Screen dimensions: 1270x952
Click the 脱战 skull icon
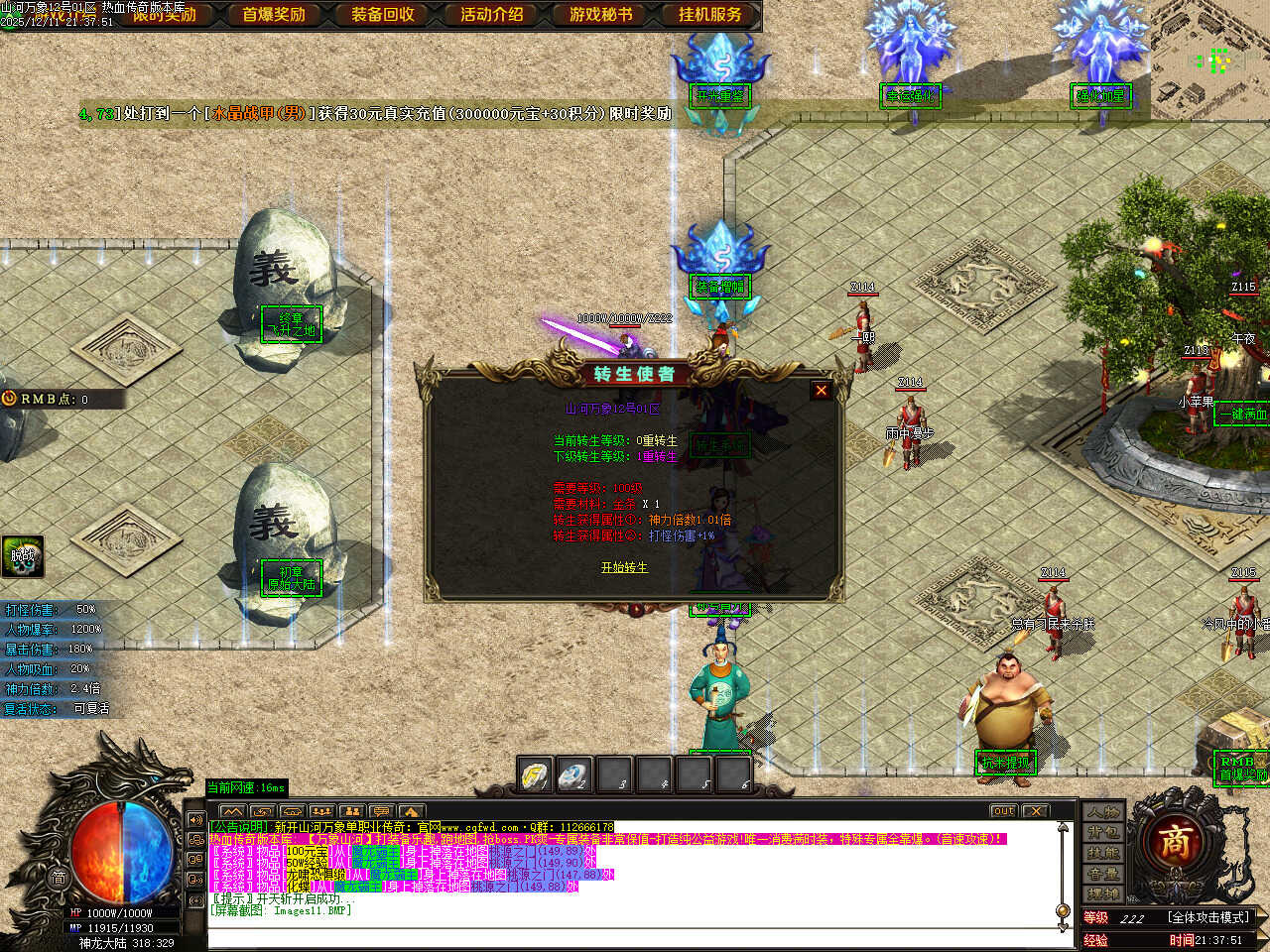(22, 556)
